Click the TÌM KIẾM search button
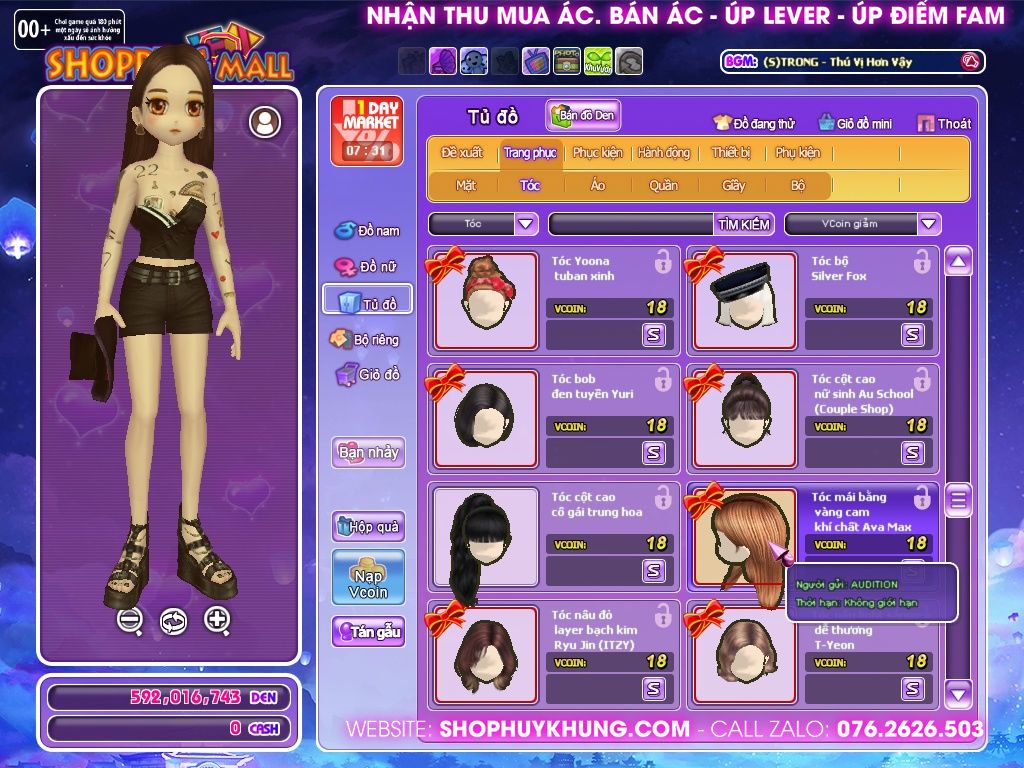Viewport: 1024px width, 768px height. [744, 224]
